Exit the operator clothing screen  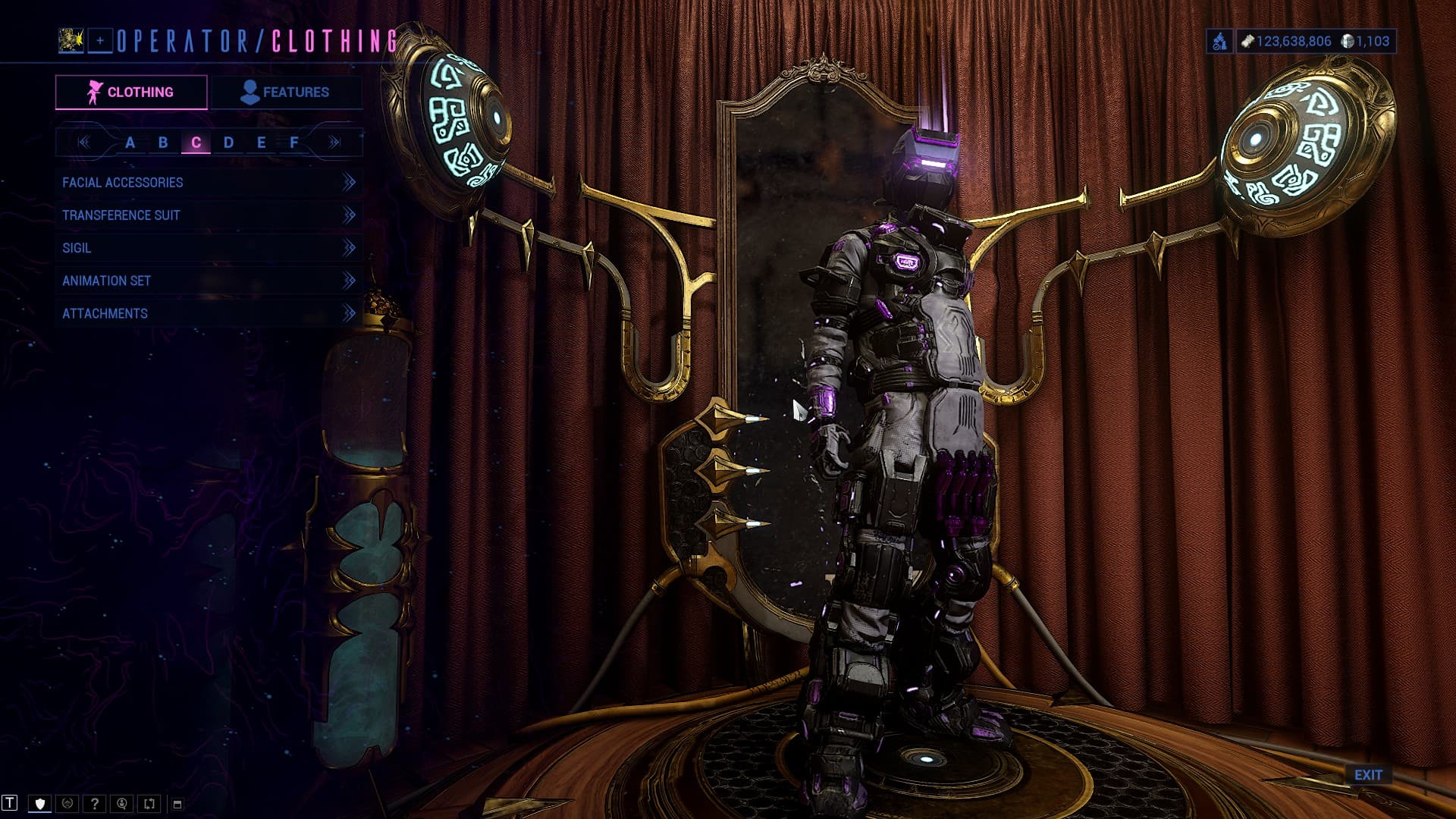click(1368, 775)
